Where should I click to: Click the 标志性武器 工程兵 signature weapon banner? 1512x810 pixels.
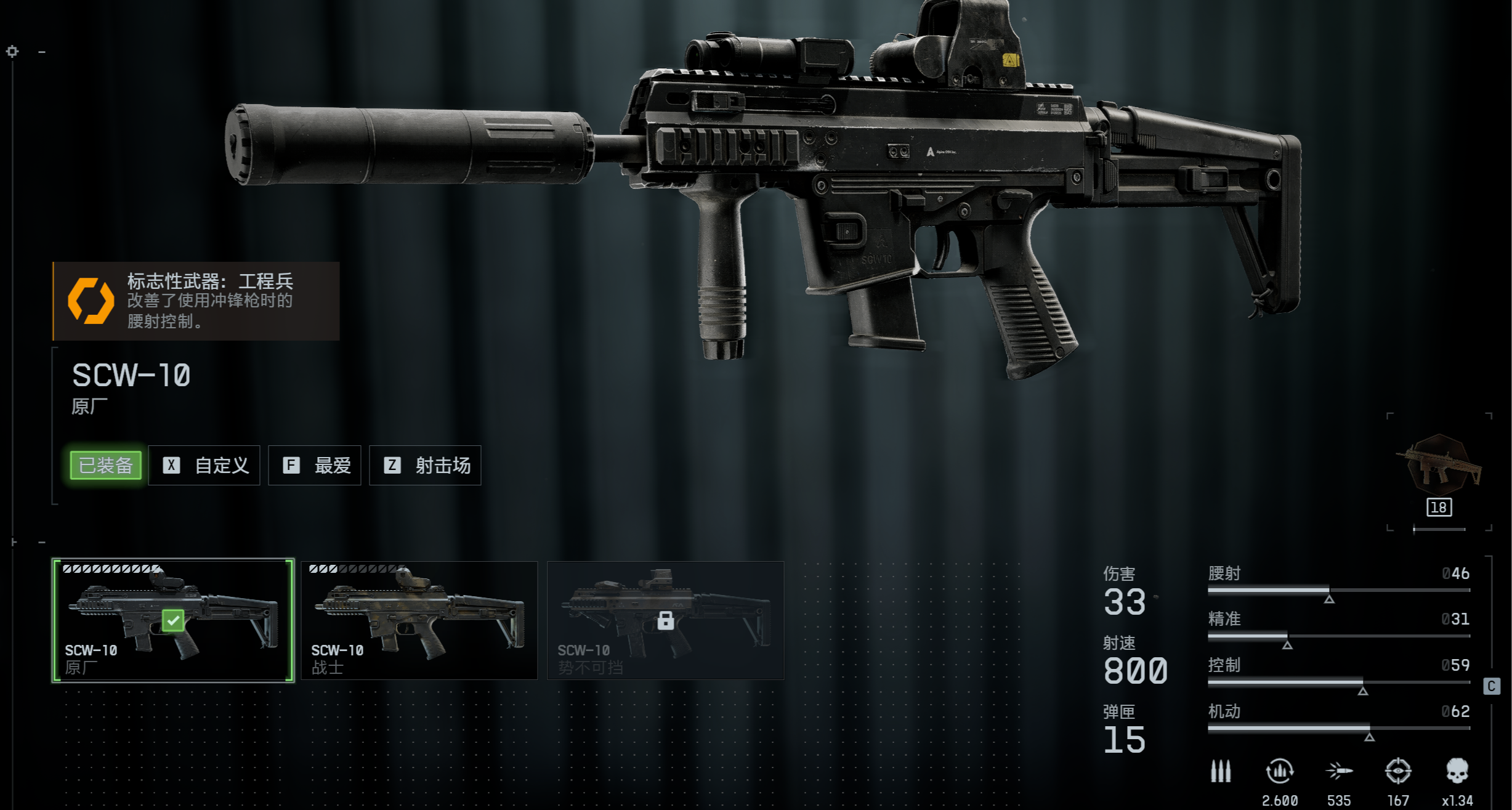(x=196, y=301)
